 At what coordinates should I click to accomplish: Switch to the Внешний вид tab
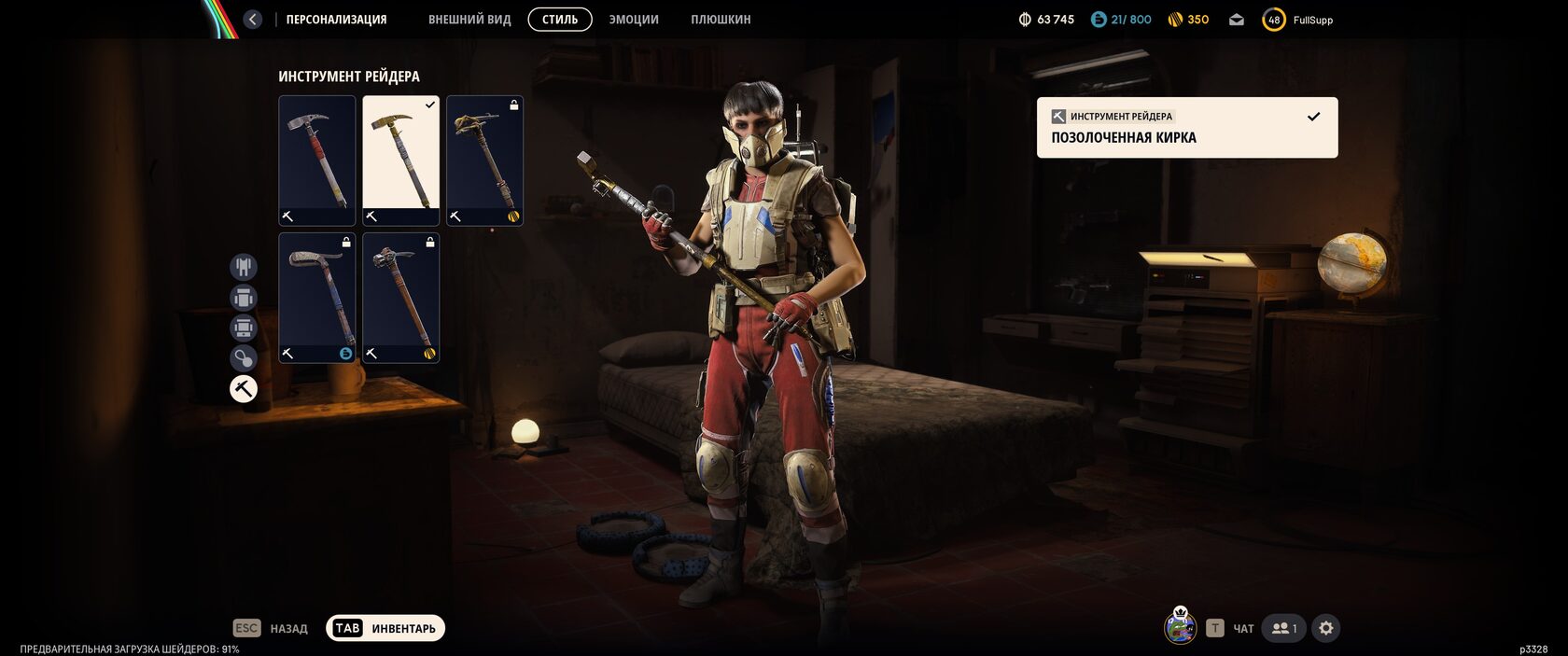click(469, 20)
